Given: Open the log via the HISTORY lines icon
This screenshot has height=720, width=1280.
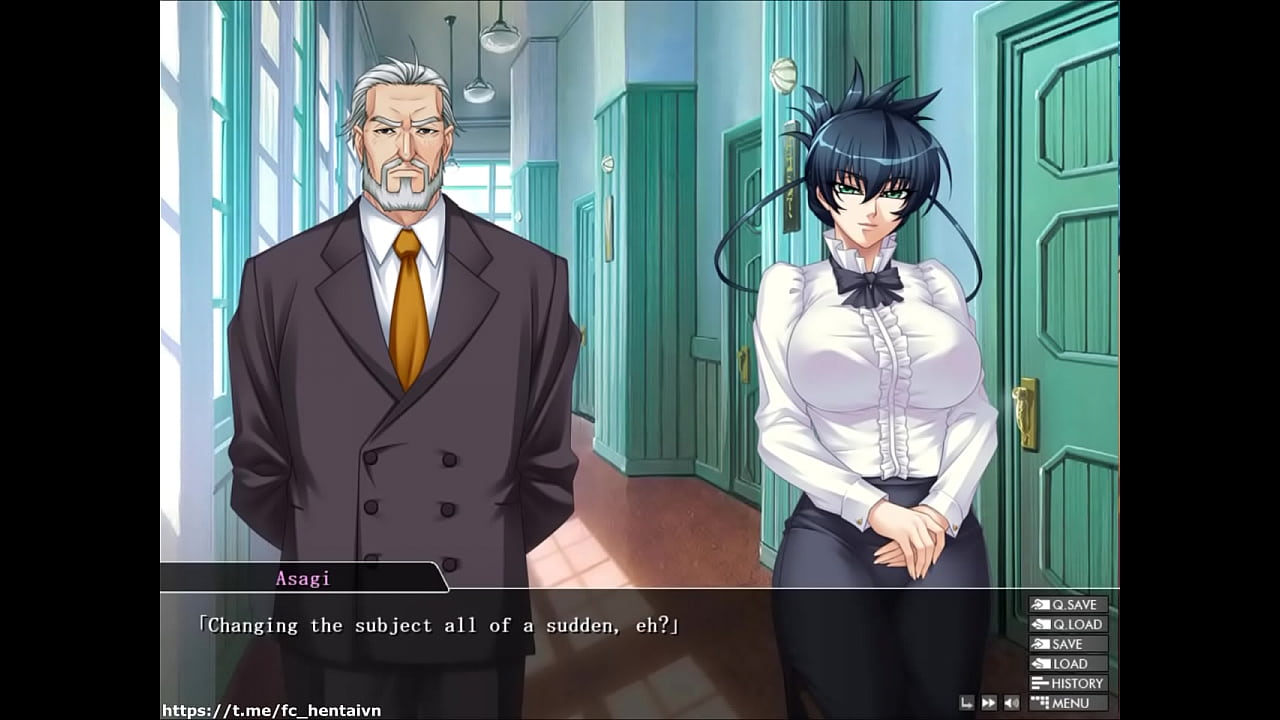Looking at the screenshot, I should (x=1041, y=683).
